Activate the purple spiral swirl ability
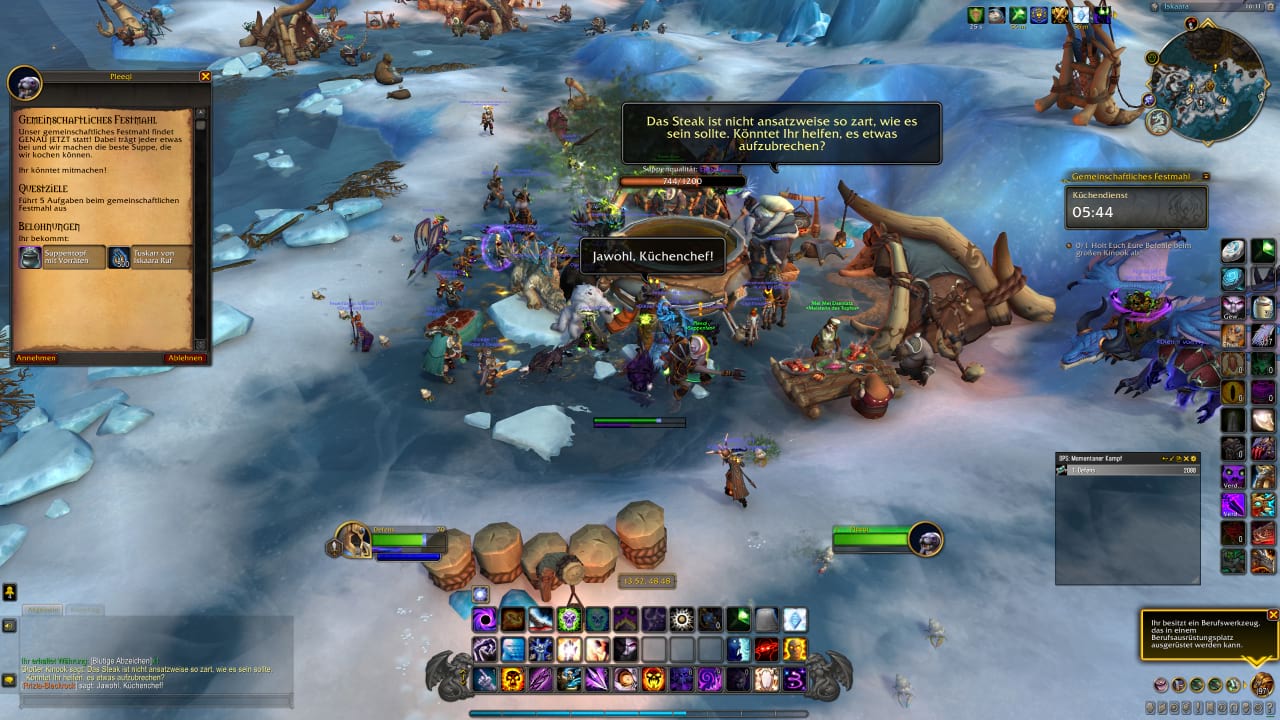 tap(710, 680)
